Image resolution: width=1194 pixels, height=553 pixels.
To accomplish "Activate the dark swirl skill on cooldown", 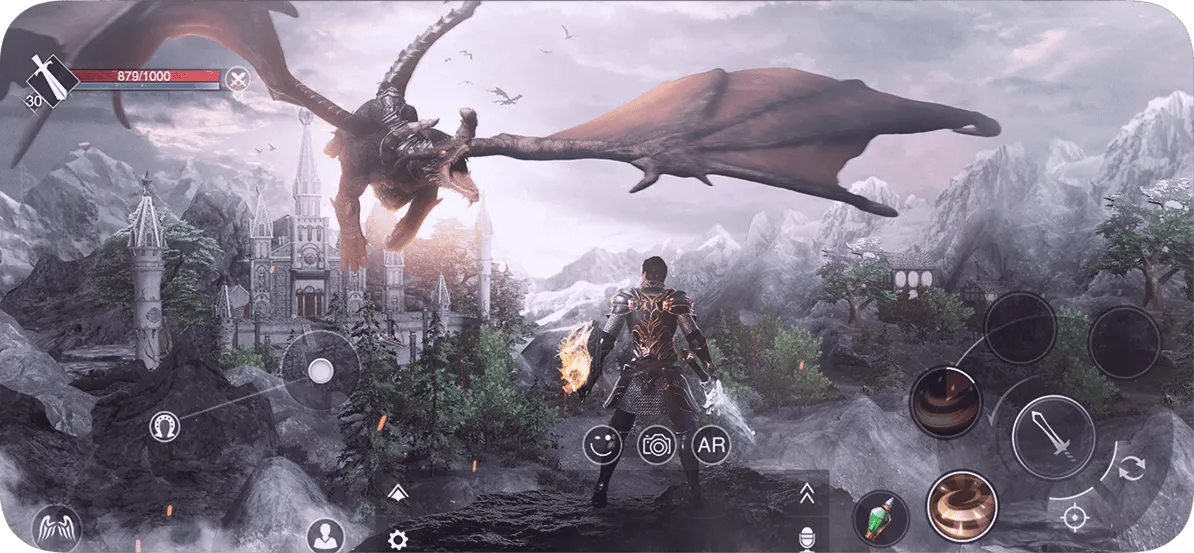I will 943,402.
